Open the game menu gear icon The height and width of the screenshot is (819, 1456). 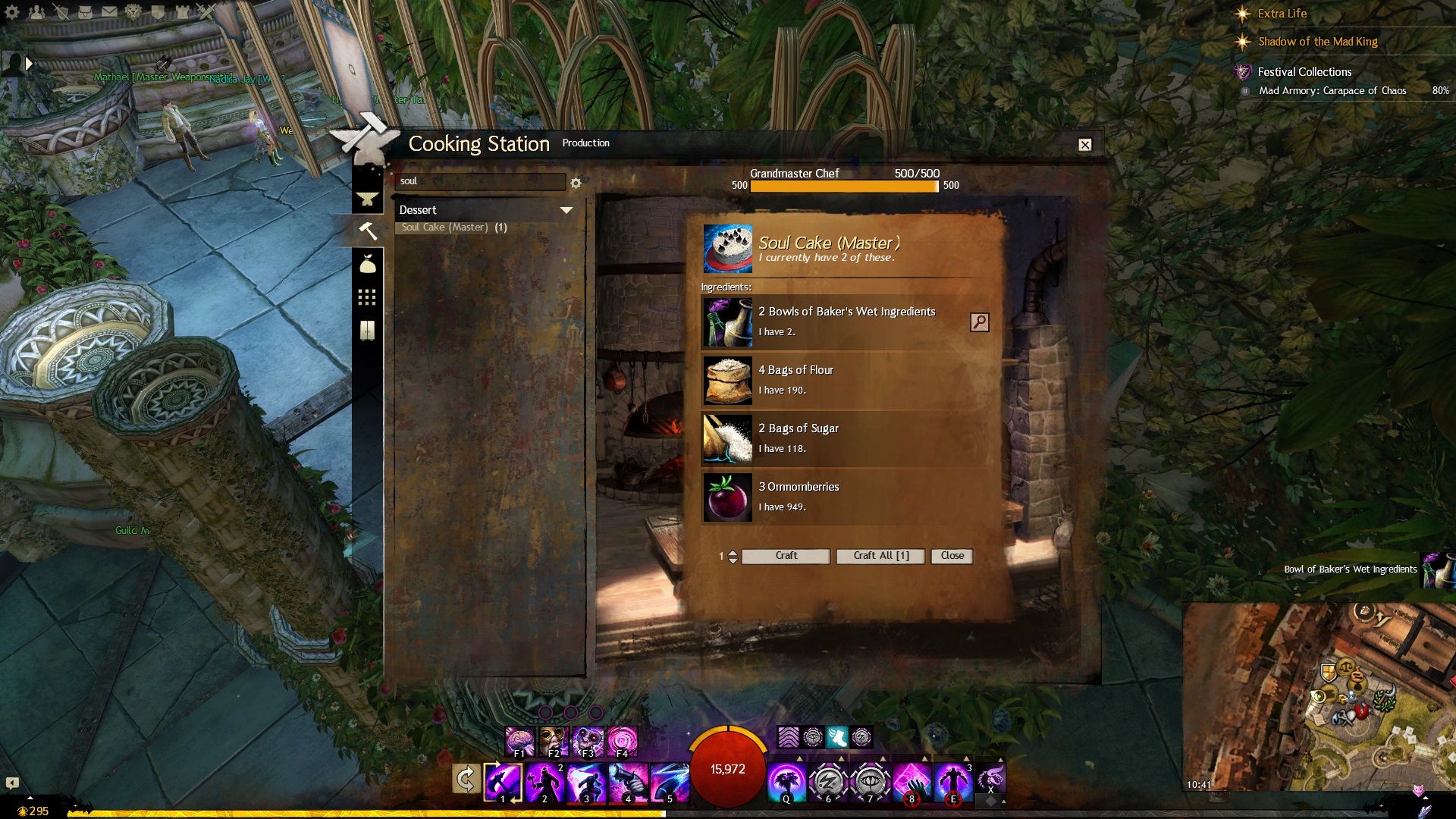pyautogui.click(x=12, y=12)
